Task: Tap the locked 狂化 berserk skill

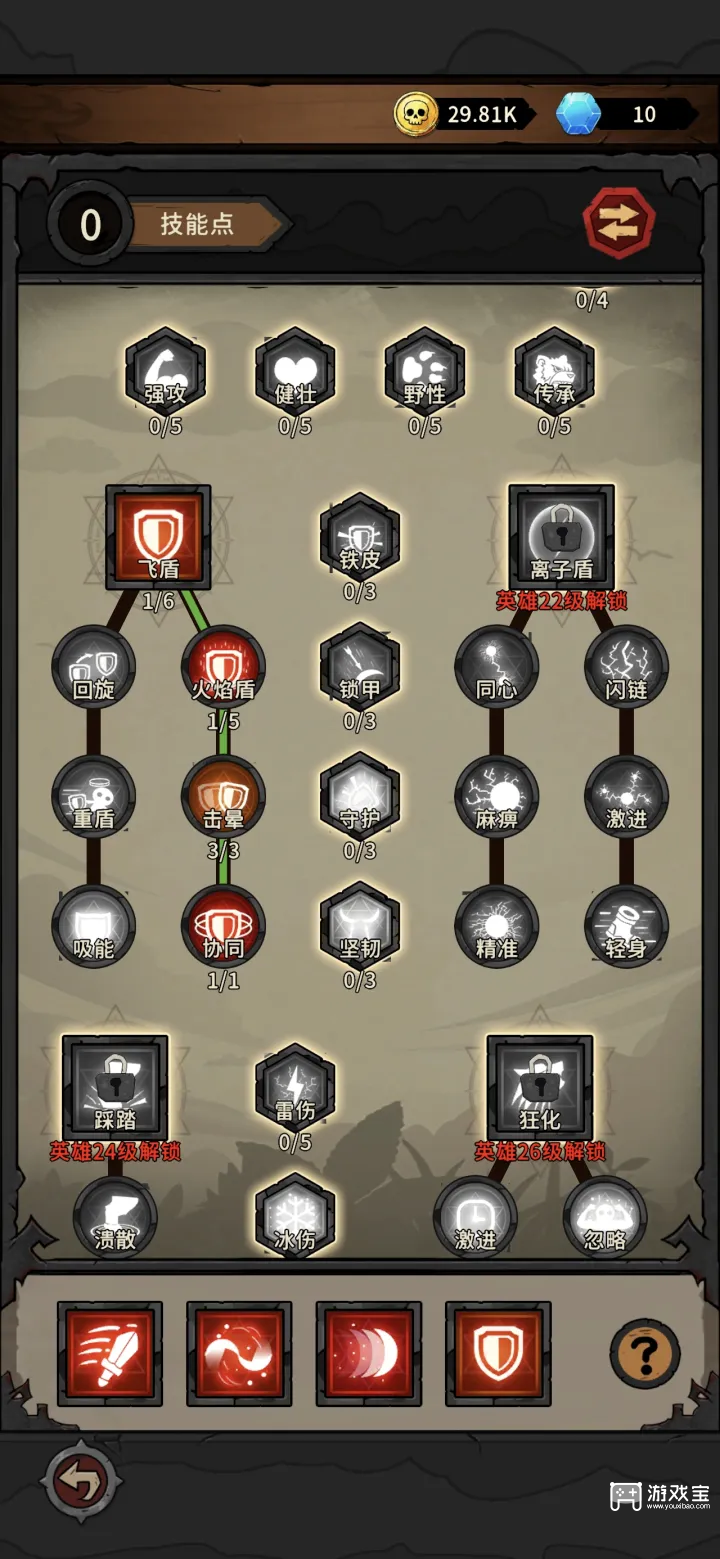Action: [540, 1089]
